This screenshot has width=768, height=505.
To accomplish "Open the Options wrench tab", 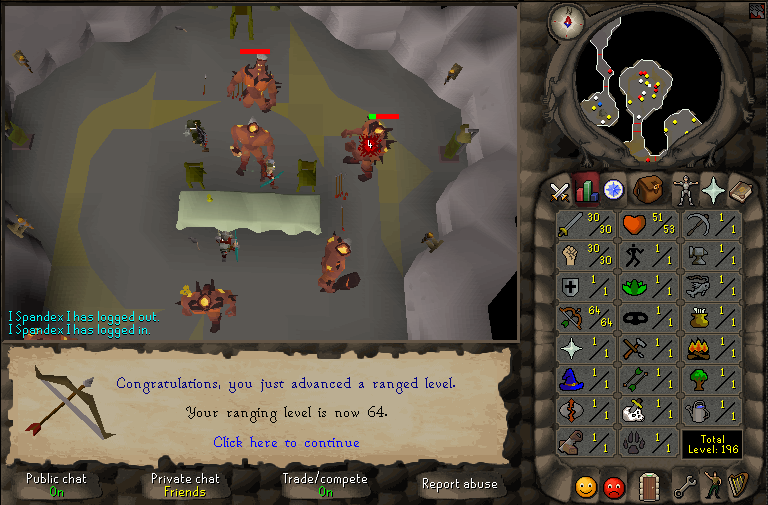I will 684,488.
